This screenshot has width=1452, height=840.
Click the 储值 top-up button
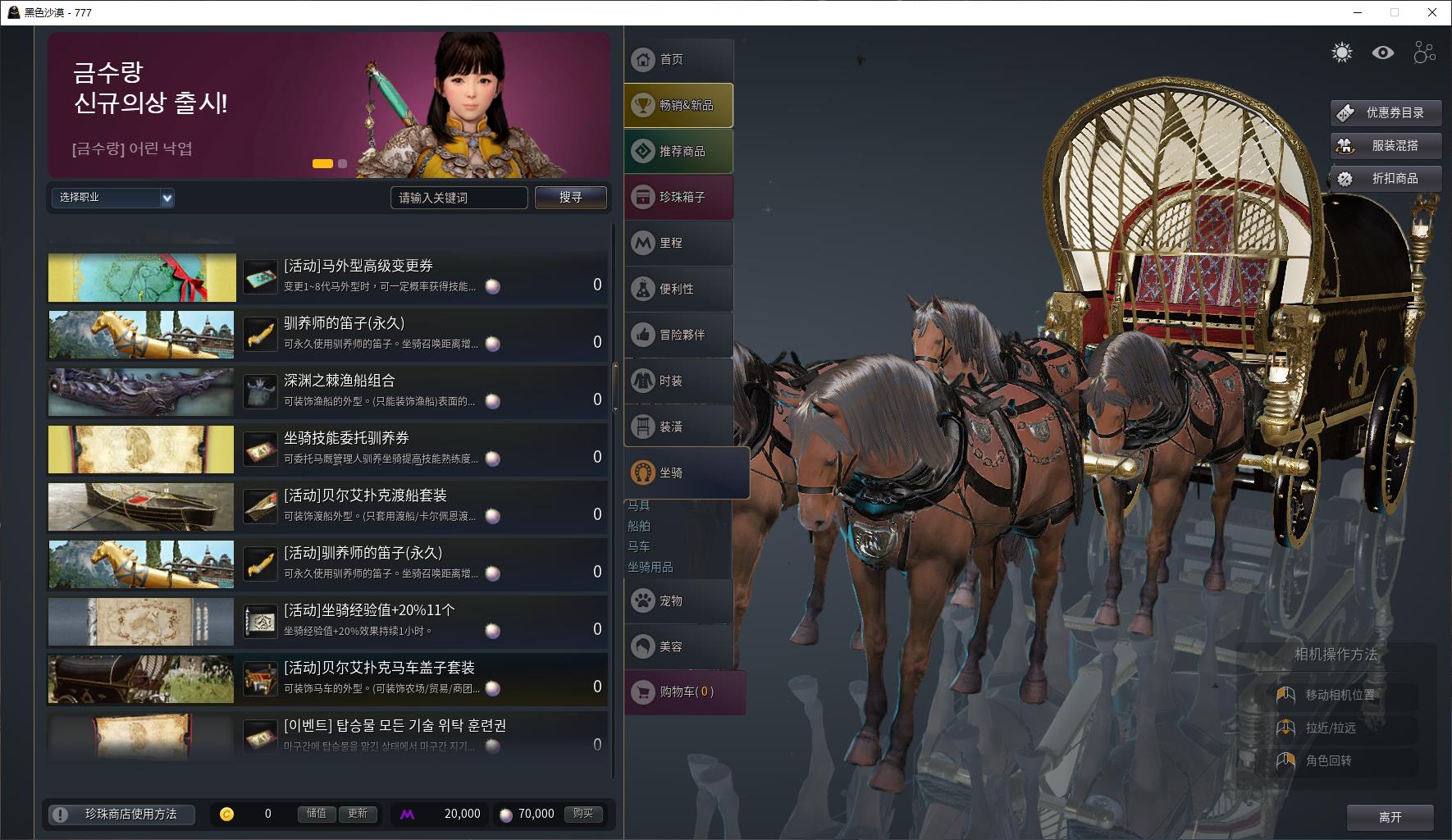317,814
